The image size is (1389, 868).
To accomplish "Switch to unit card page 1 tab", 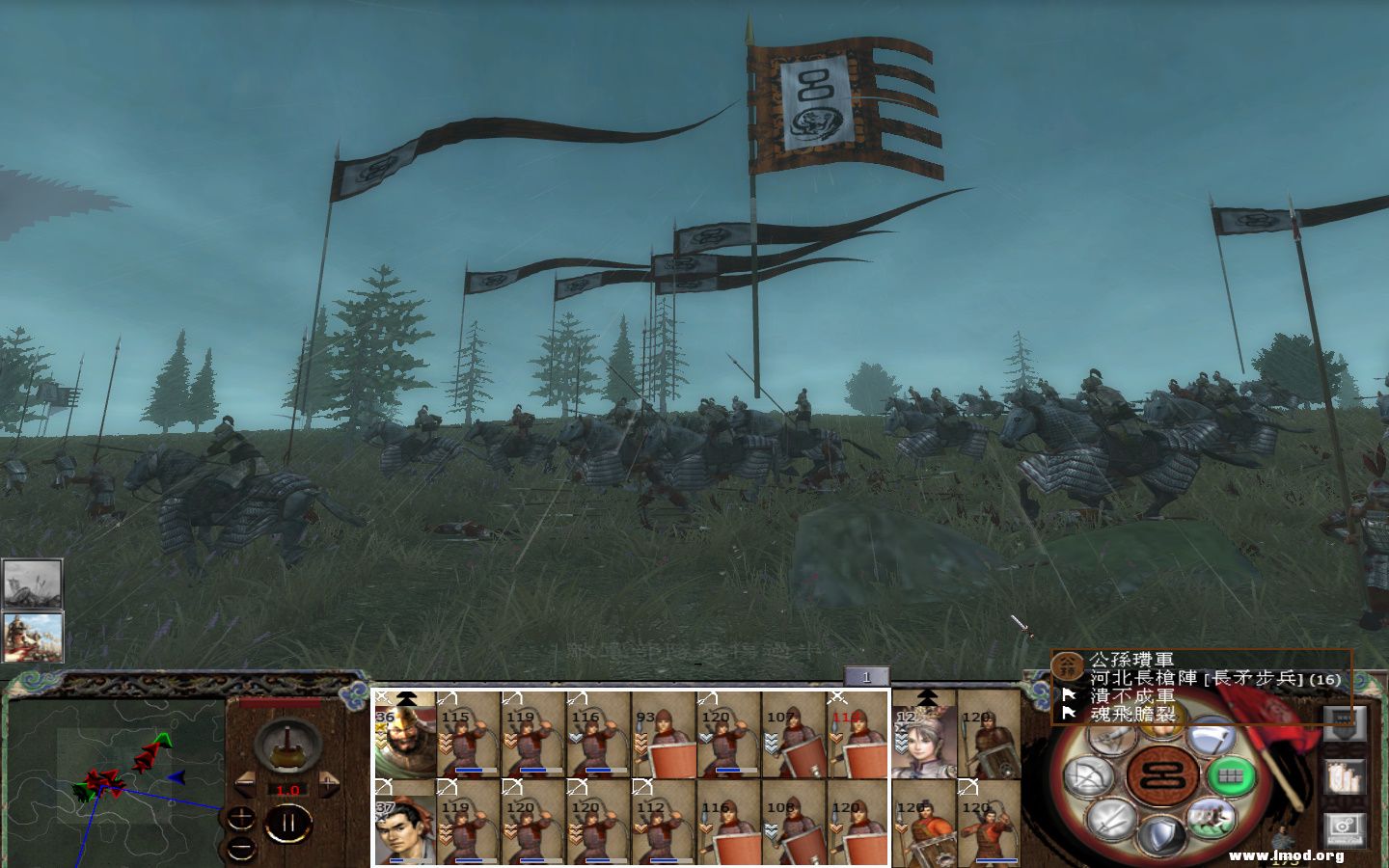I will pyautogui.click(x=868, y=677).
